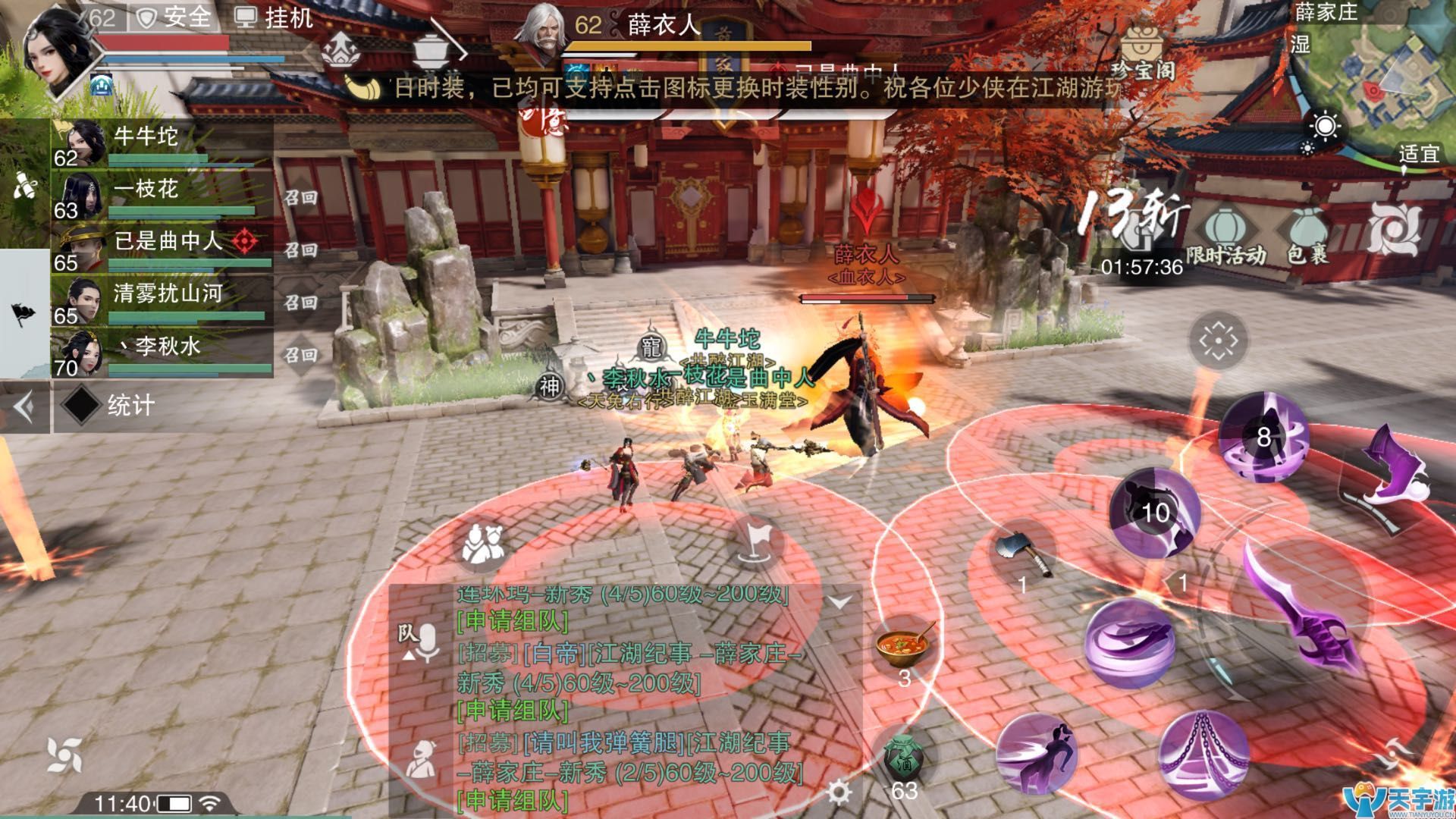The image size is (1456, 819).
Task: Activate the purple chain skill
Action: click(x=1203, y=752)
